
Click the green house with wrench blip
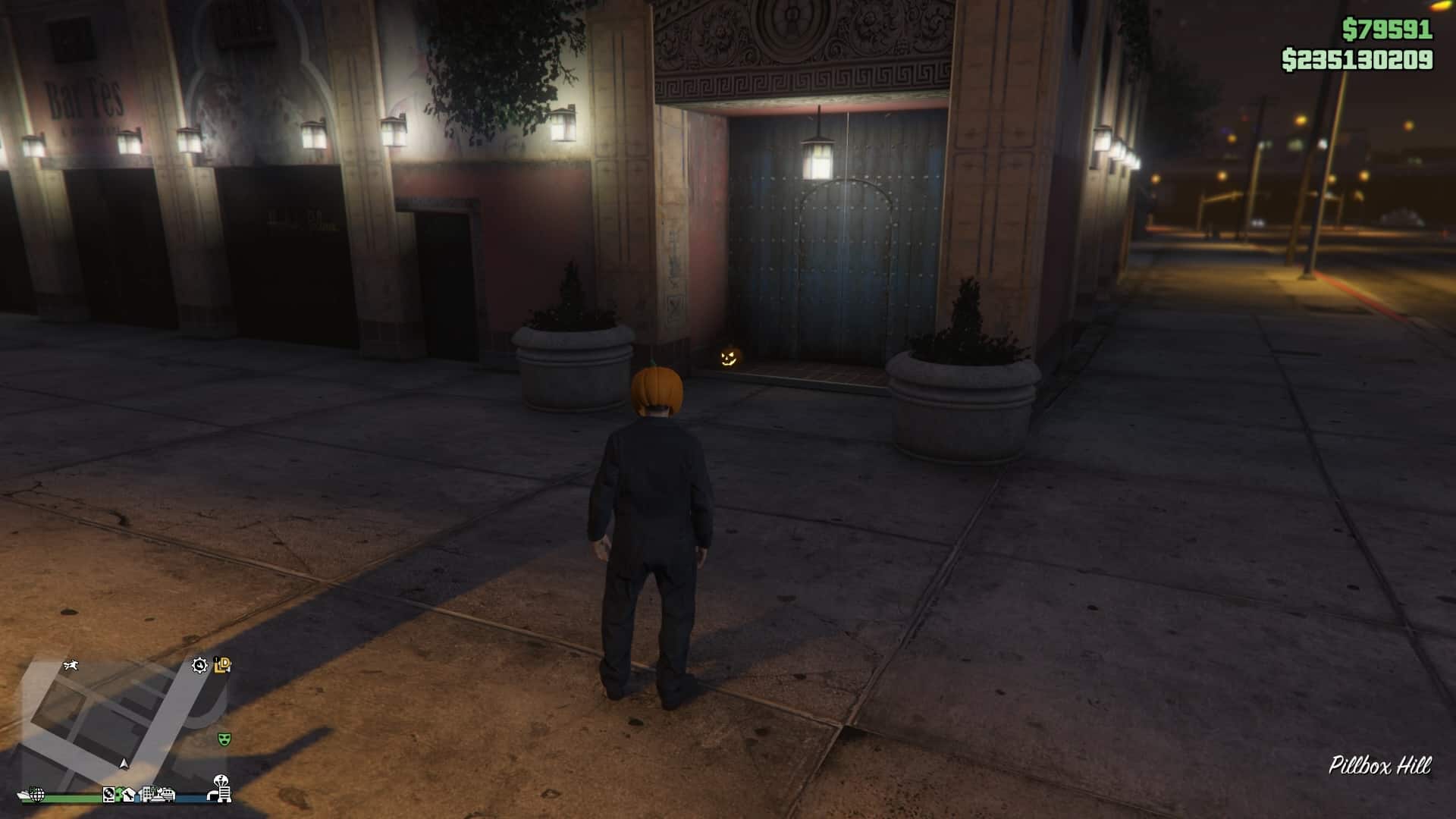pos(126,796)
